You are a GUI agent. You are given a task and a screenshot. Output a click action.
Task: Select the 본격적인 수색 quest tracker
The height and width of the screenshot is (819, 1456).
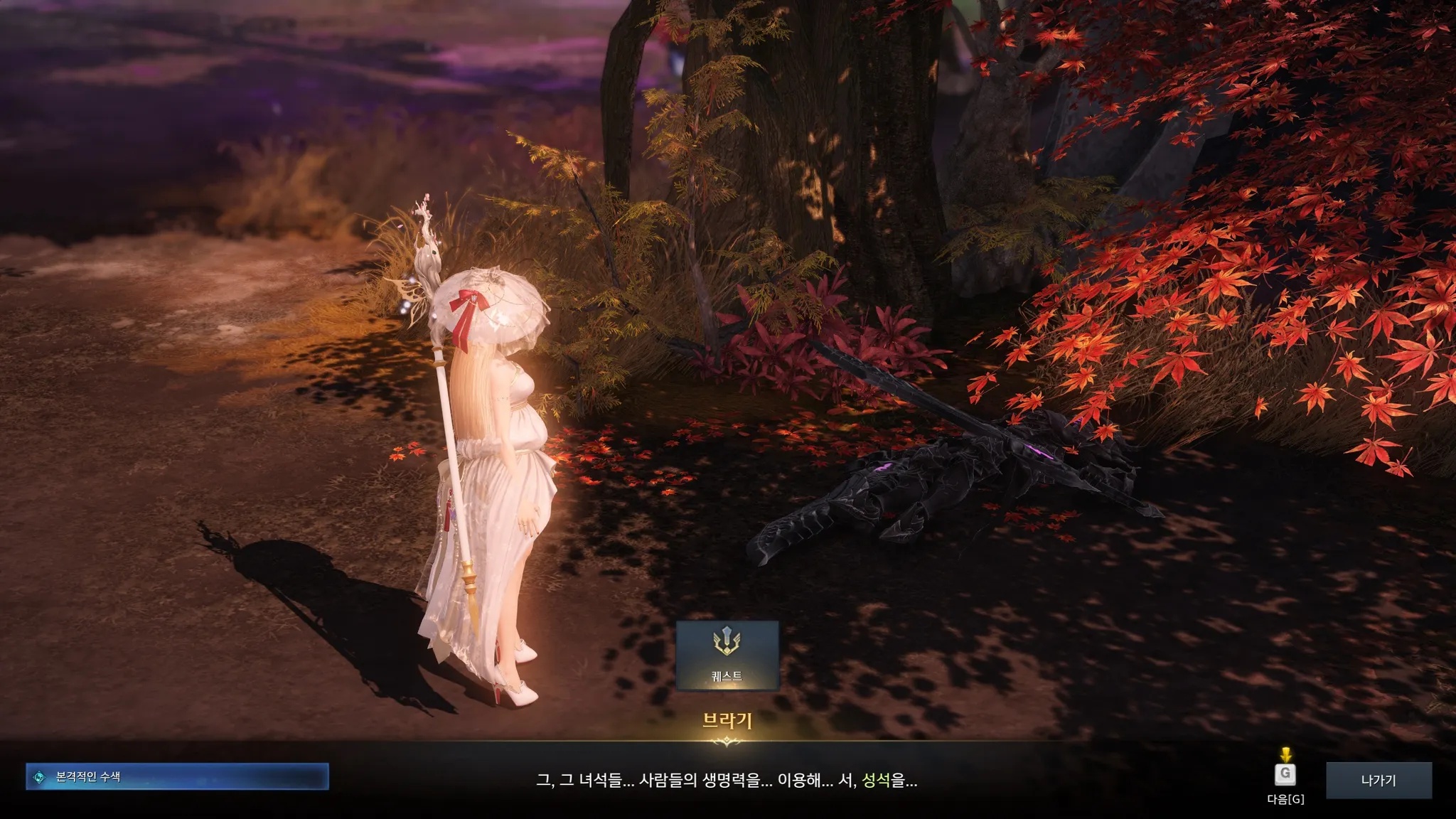click(x=177, y=777)
